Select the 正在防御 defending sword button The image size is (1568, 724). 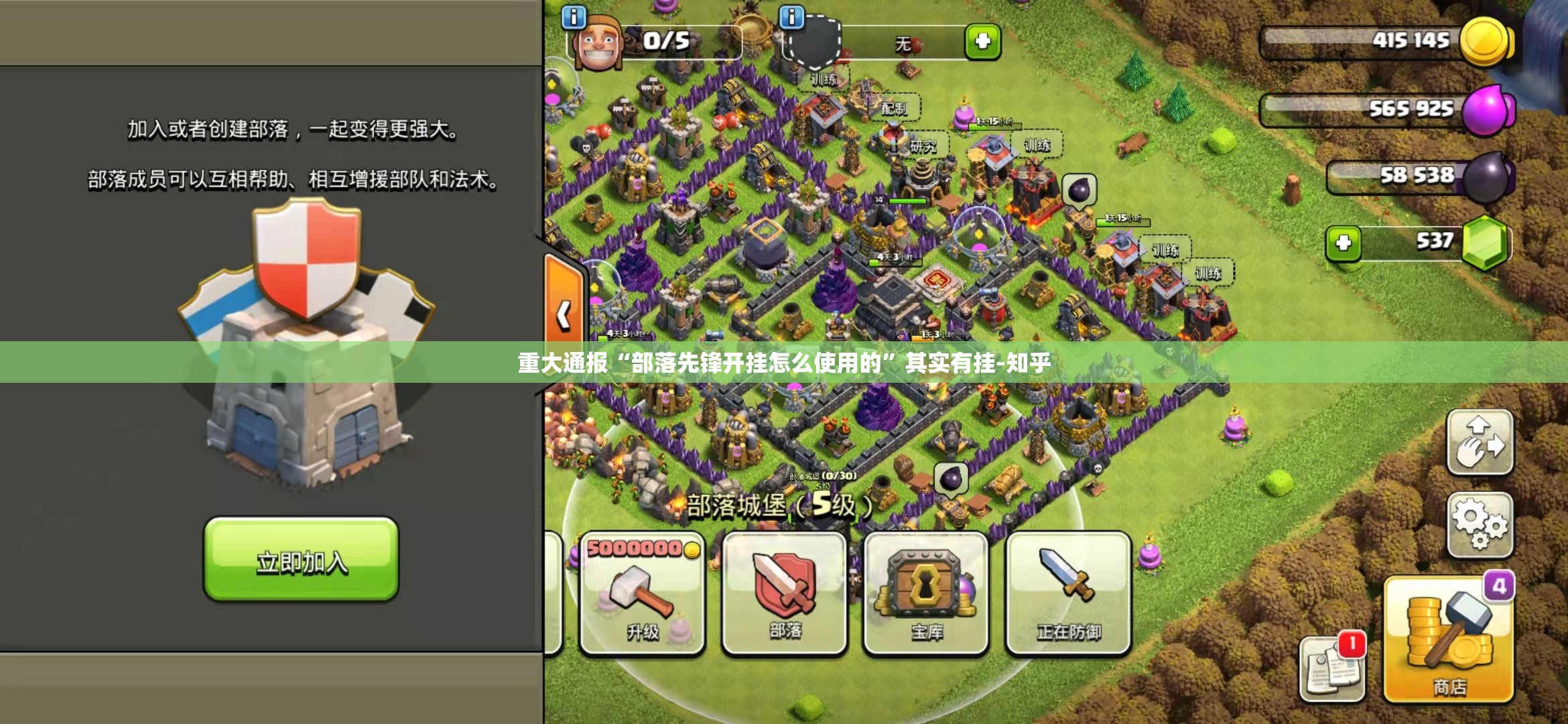coord(1069,593)
